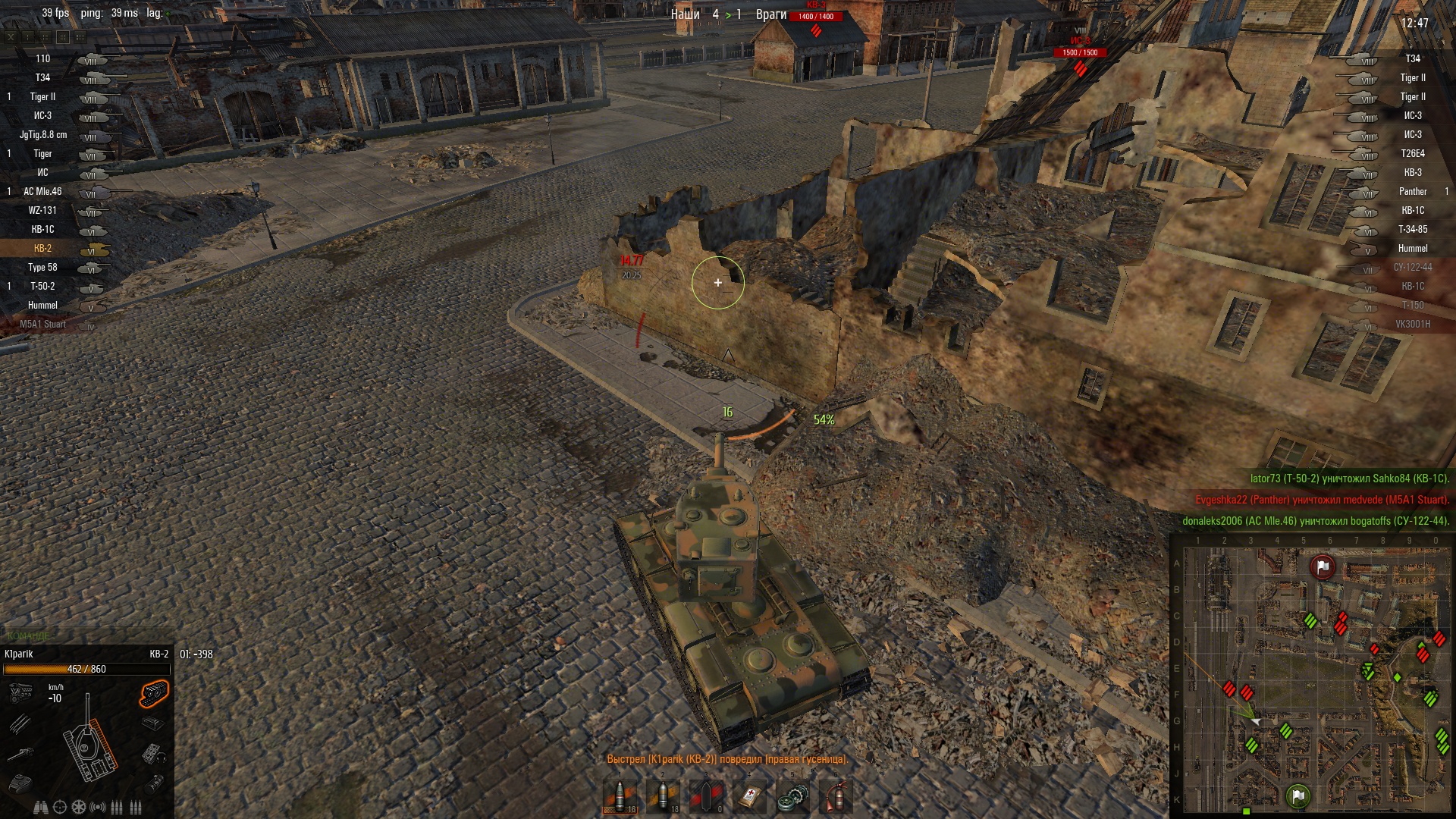Hide the team list with the X button

pos(11,36)
